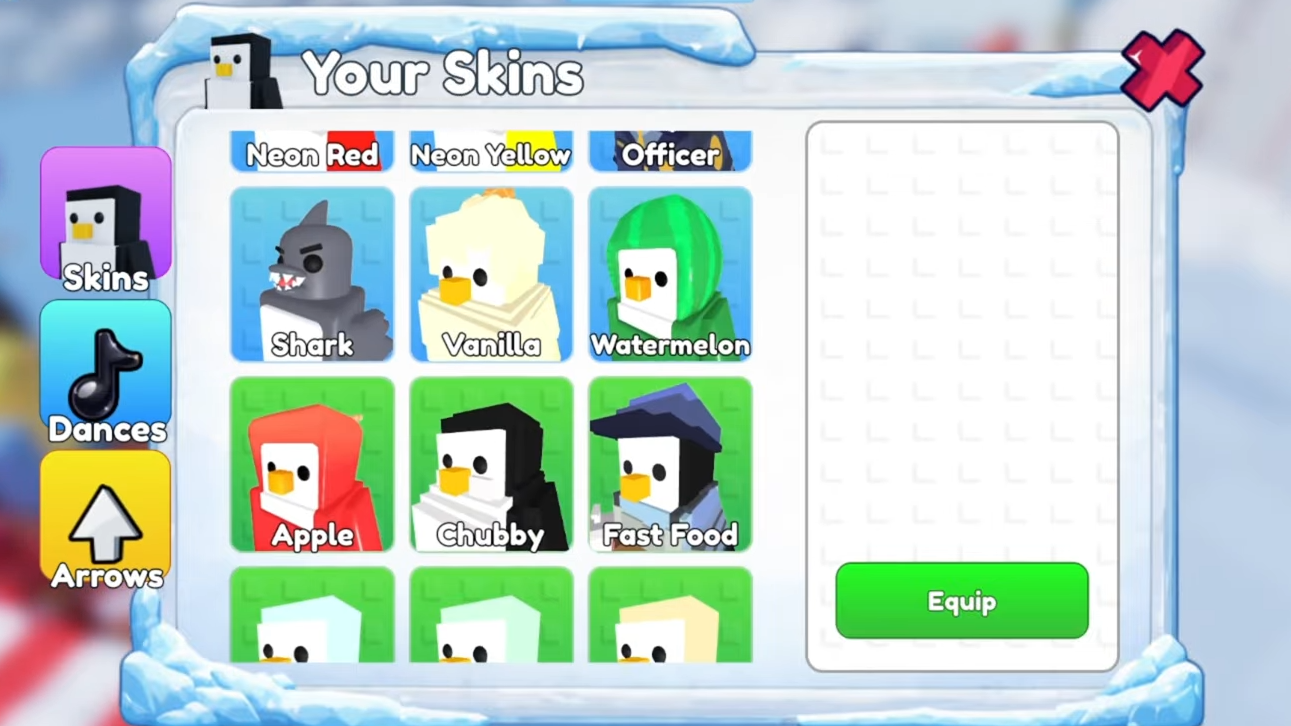
Task: Switch to the Skins tab
Action: pos(106,220)
